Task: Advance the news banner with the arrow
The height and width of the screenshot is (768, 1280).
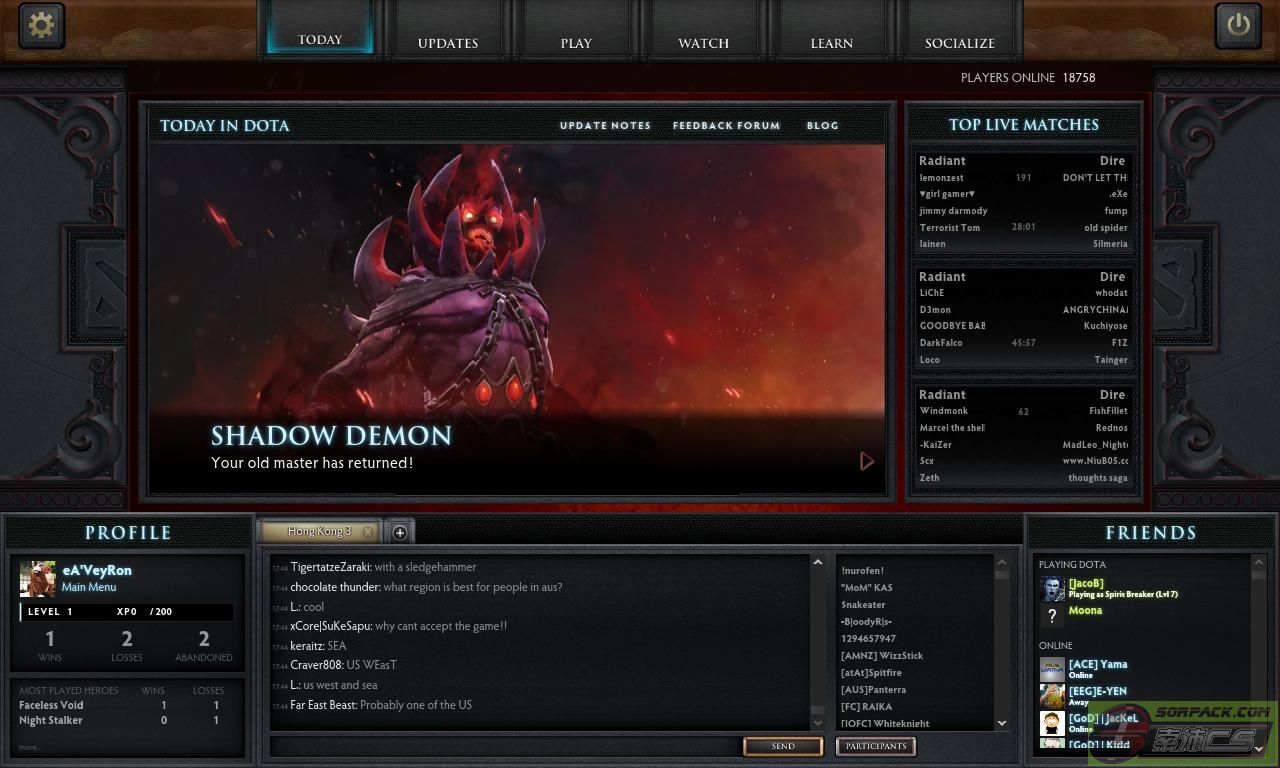Action: click(866, 461)
